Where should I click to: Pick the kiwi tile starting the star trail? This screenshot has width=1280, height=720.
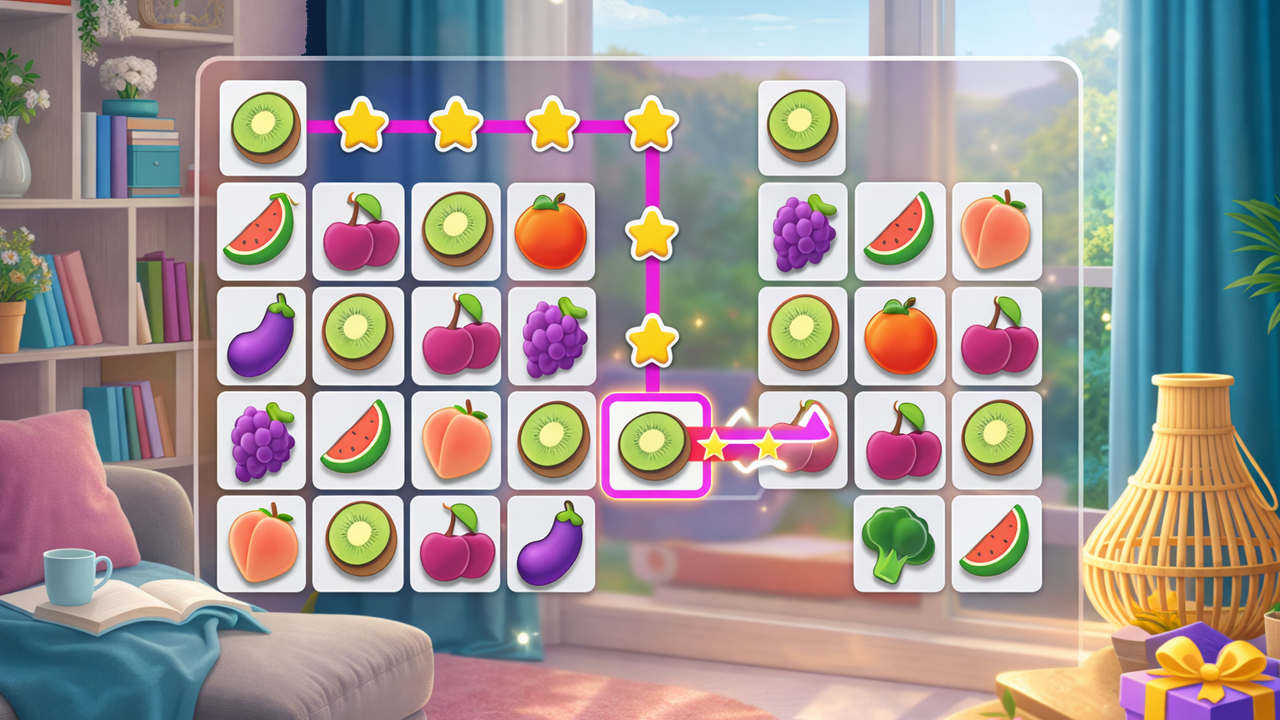[264, 127]
